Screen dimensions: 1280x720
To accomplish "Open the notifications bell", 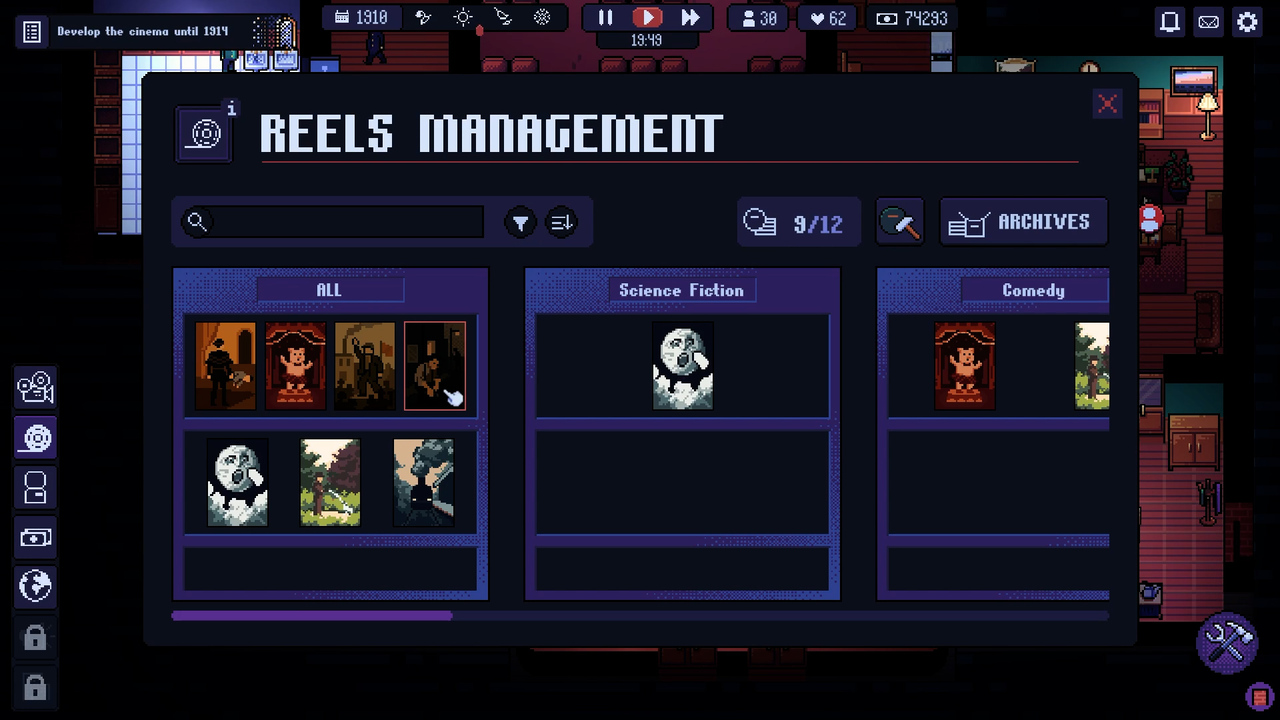I will tap(1169, 22).
